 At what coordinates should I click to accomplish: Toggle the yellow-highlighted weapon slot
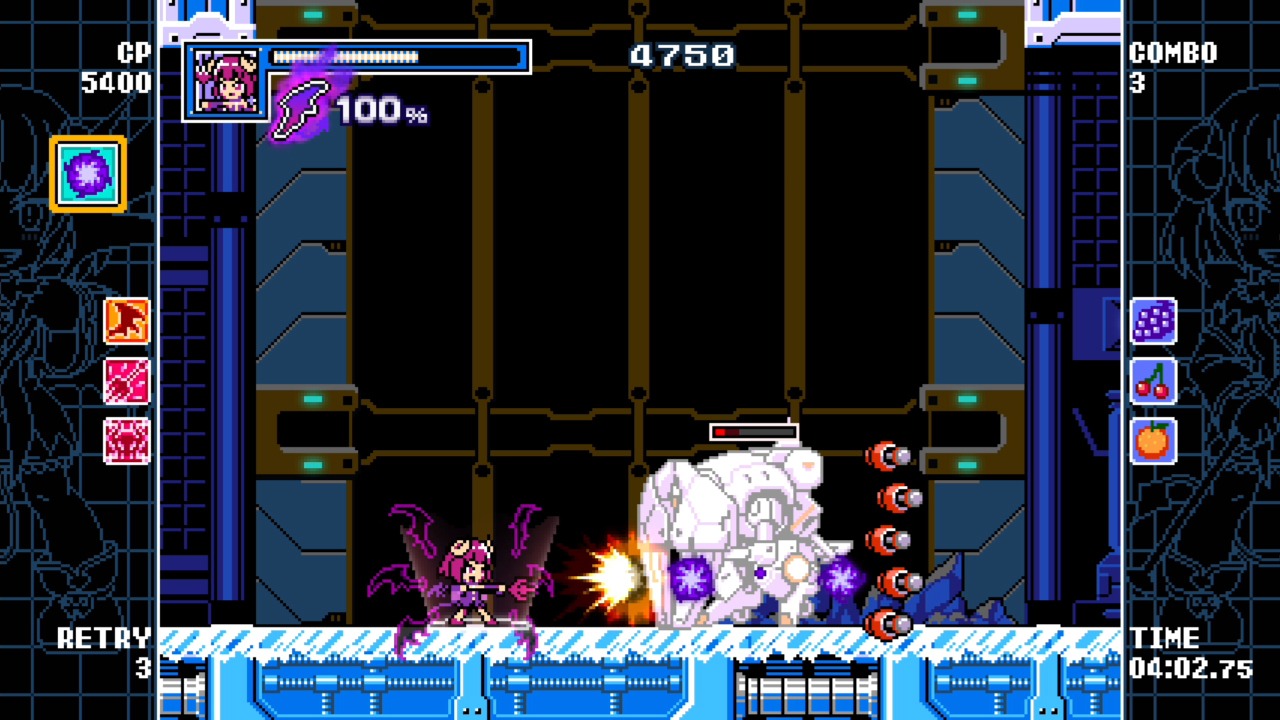[x=86, y=172]
